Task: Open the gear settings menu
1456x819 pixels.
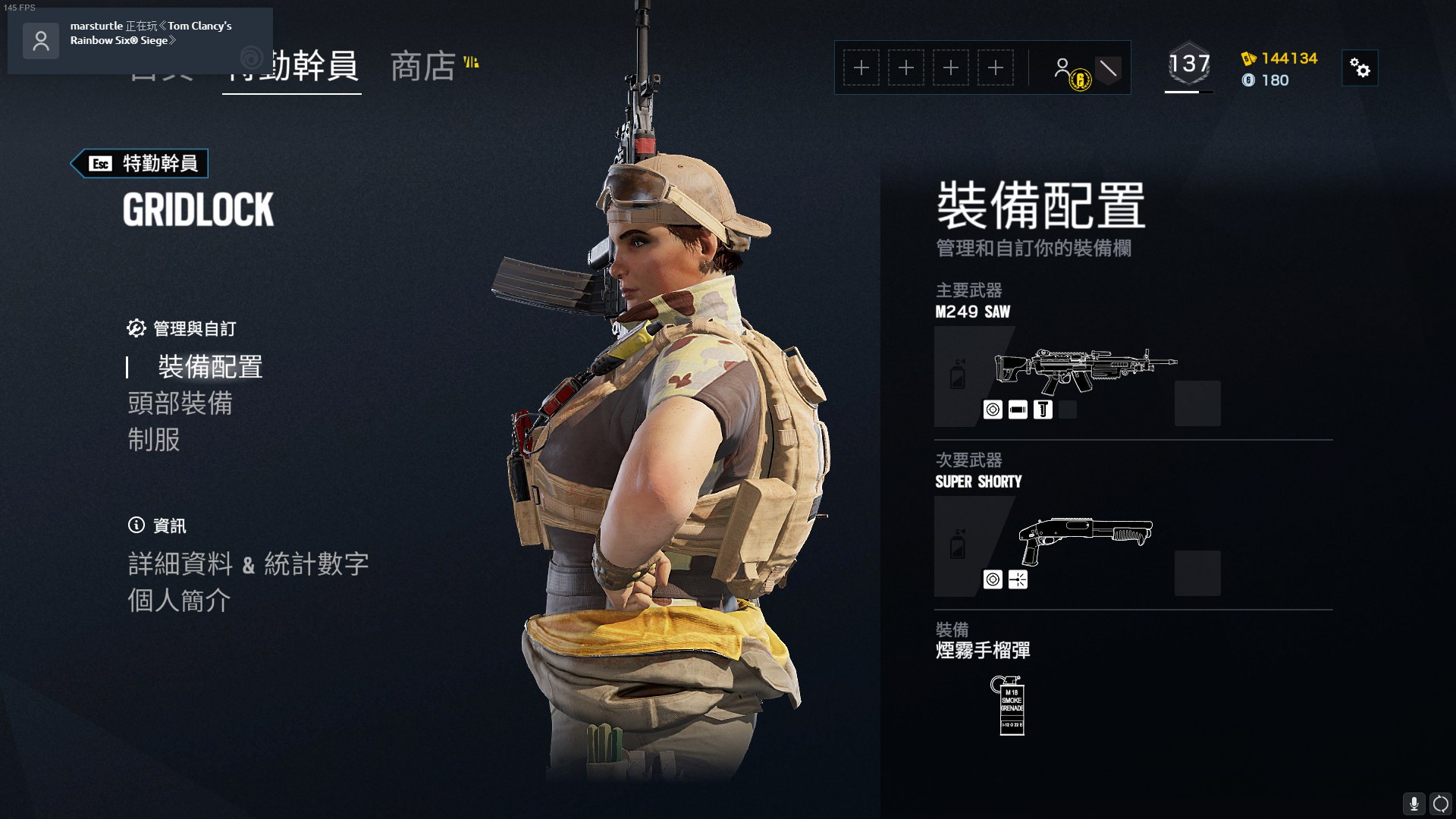Action: [1360, 69]
